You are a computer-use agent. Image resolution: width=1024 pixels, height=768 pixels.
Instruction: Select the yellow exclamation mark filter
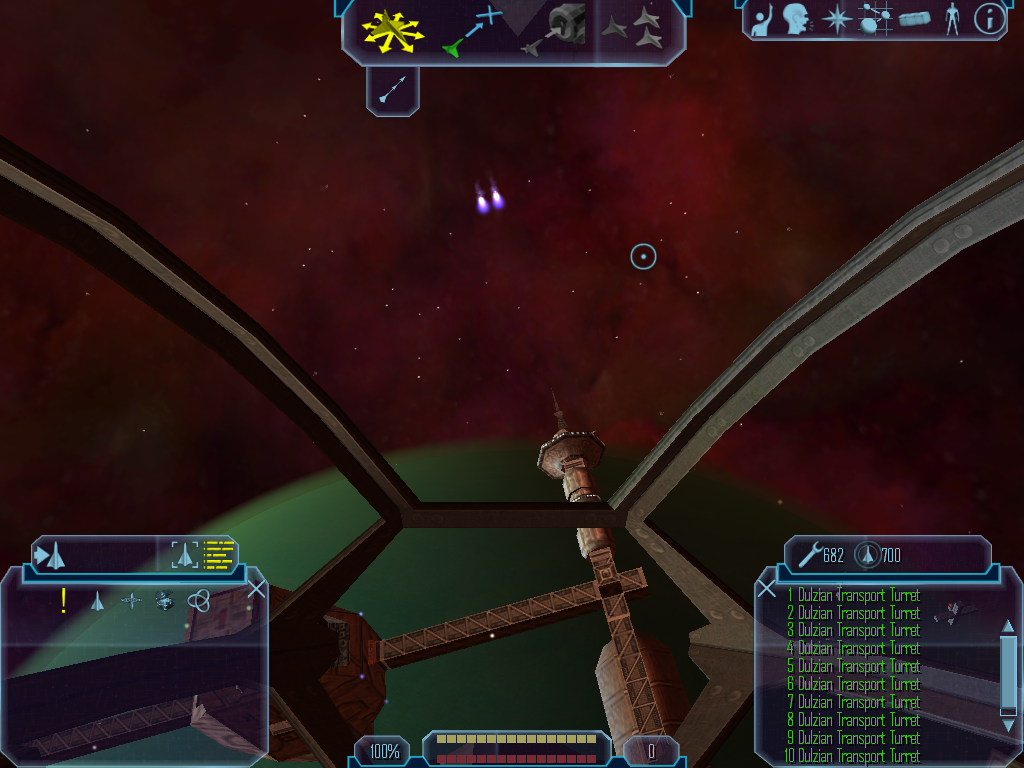pos(64,600)
